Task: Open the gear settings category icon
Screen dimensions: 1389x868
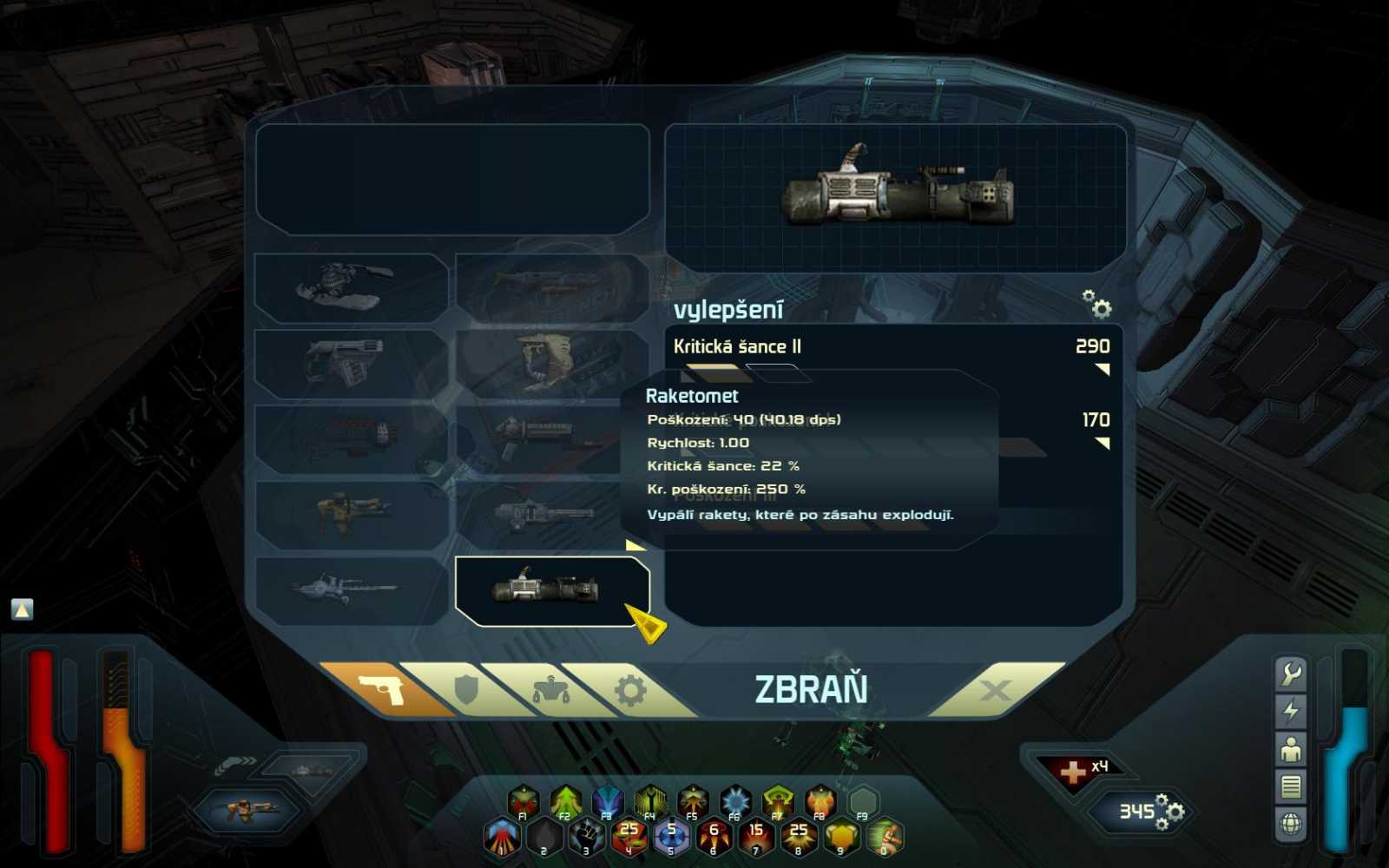Action: (x=629, y=687)
